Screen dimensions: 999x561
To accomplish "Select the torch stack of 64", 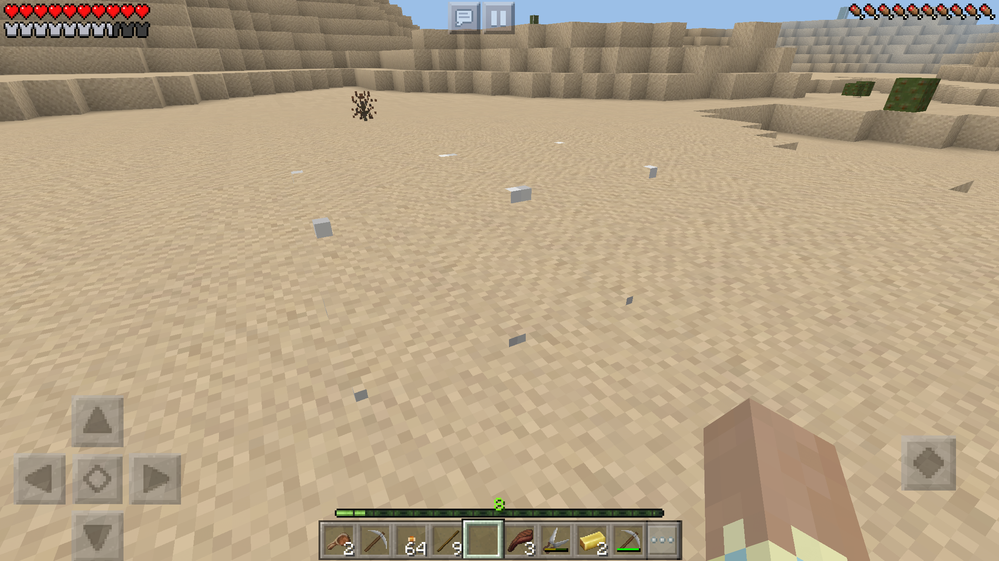I will 412,540.
